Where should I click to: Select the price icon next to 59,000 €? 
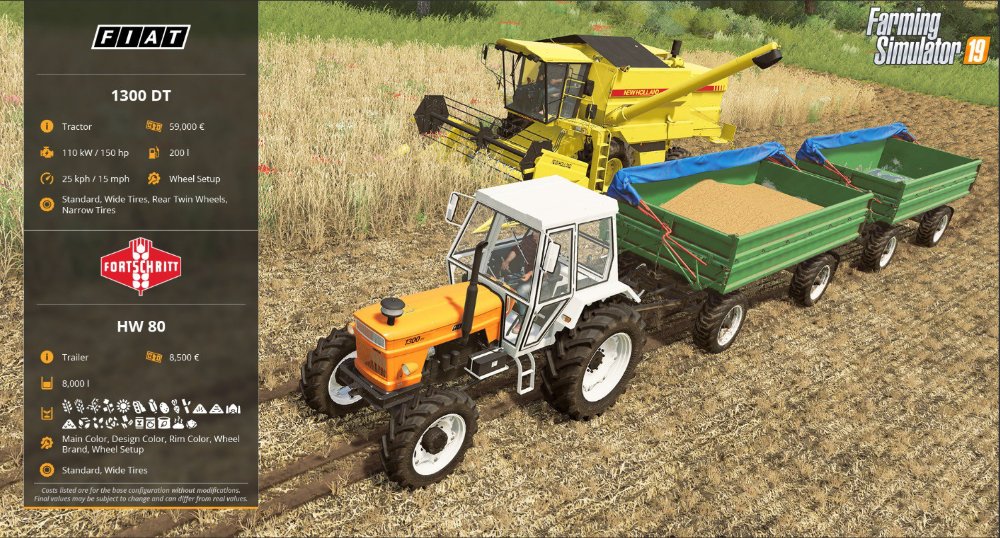point(154,127)
